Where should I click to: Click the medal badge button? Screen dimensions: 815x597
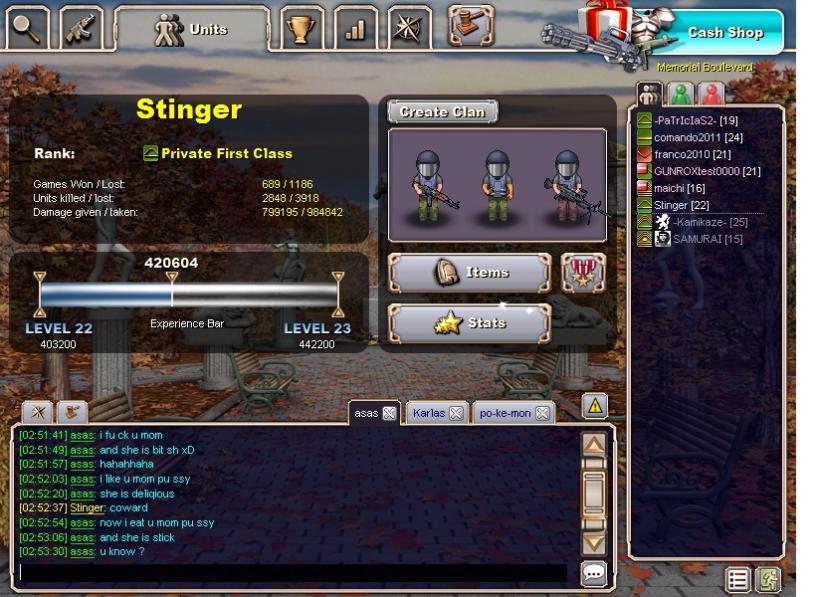[x=583, y=272]
